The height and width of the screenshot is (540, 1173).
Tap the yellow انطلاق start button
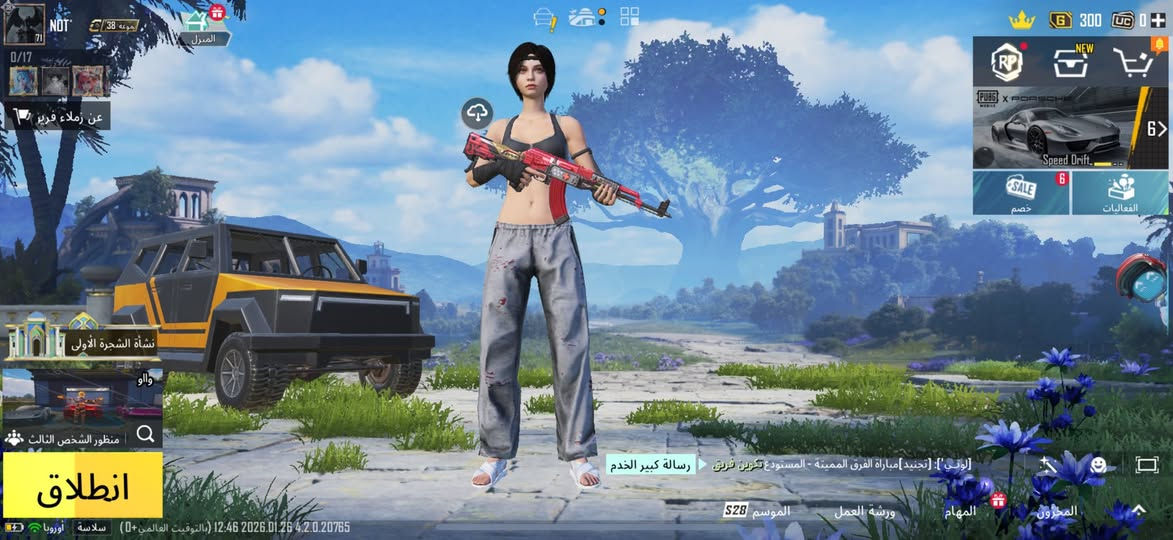82,486
